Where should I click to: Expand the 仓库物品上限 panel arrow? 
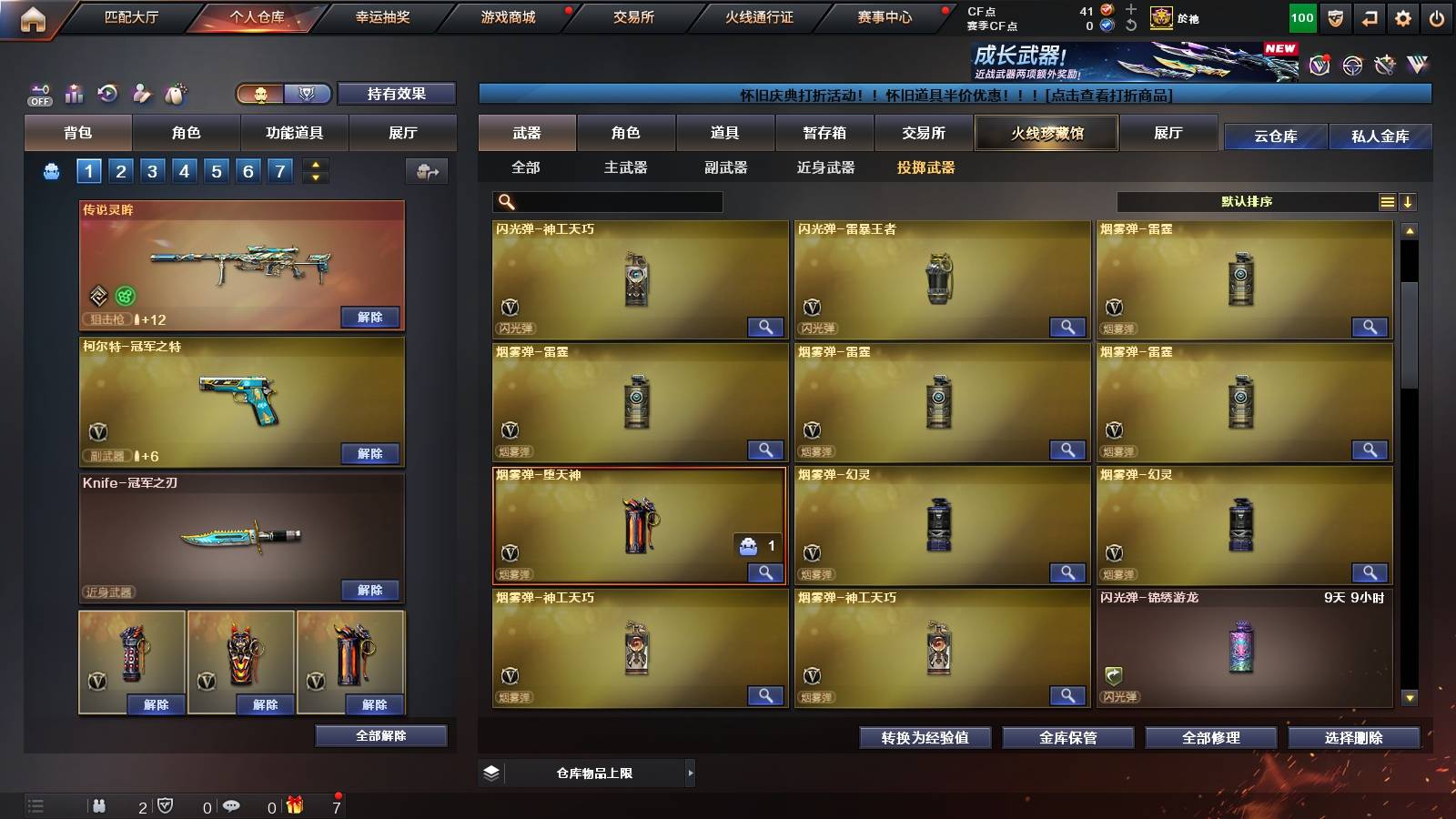point(691,773)
